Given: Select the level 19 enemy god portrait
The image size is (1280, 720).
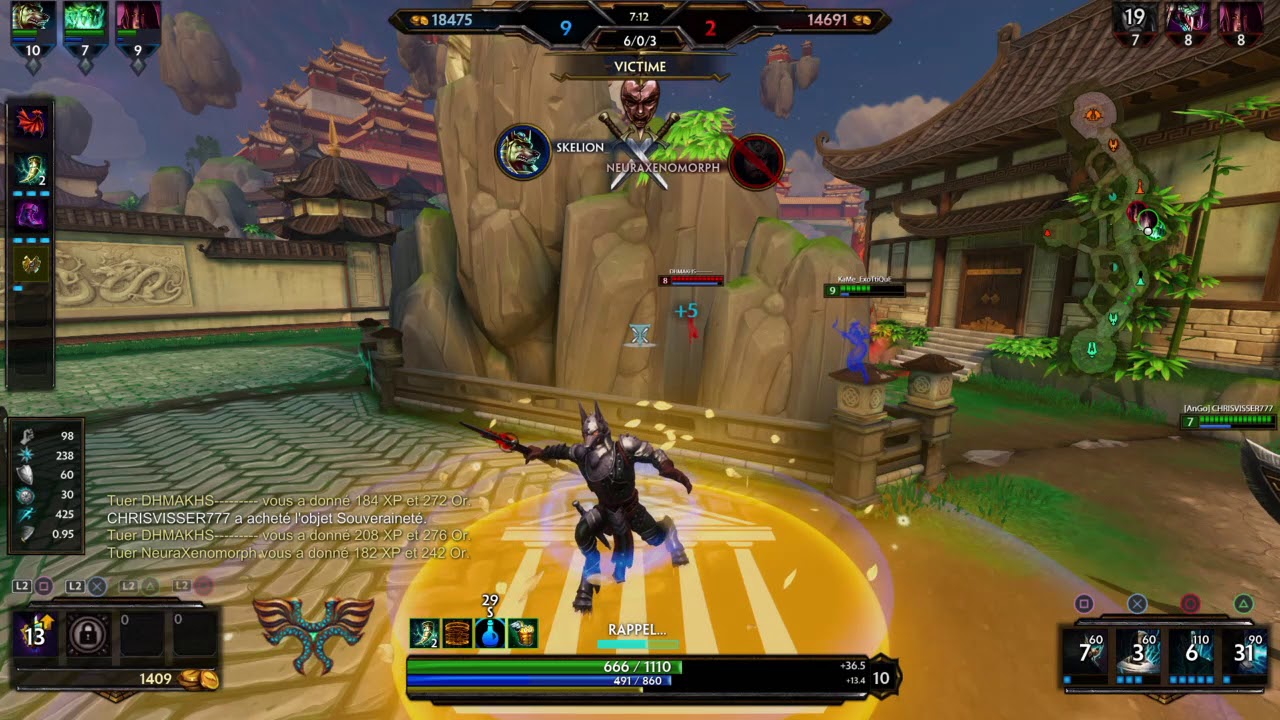Looking at the screenshot, I should pos(1134,20).
